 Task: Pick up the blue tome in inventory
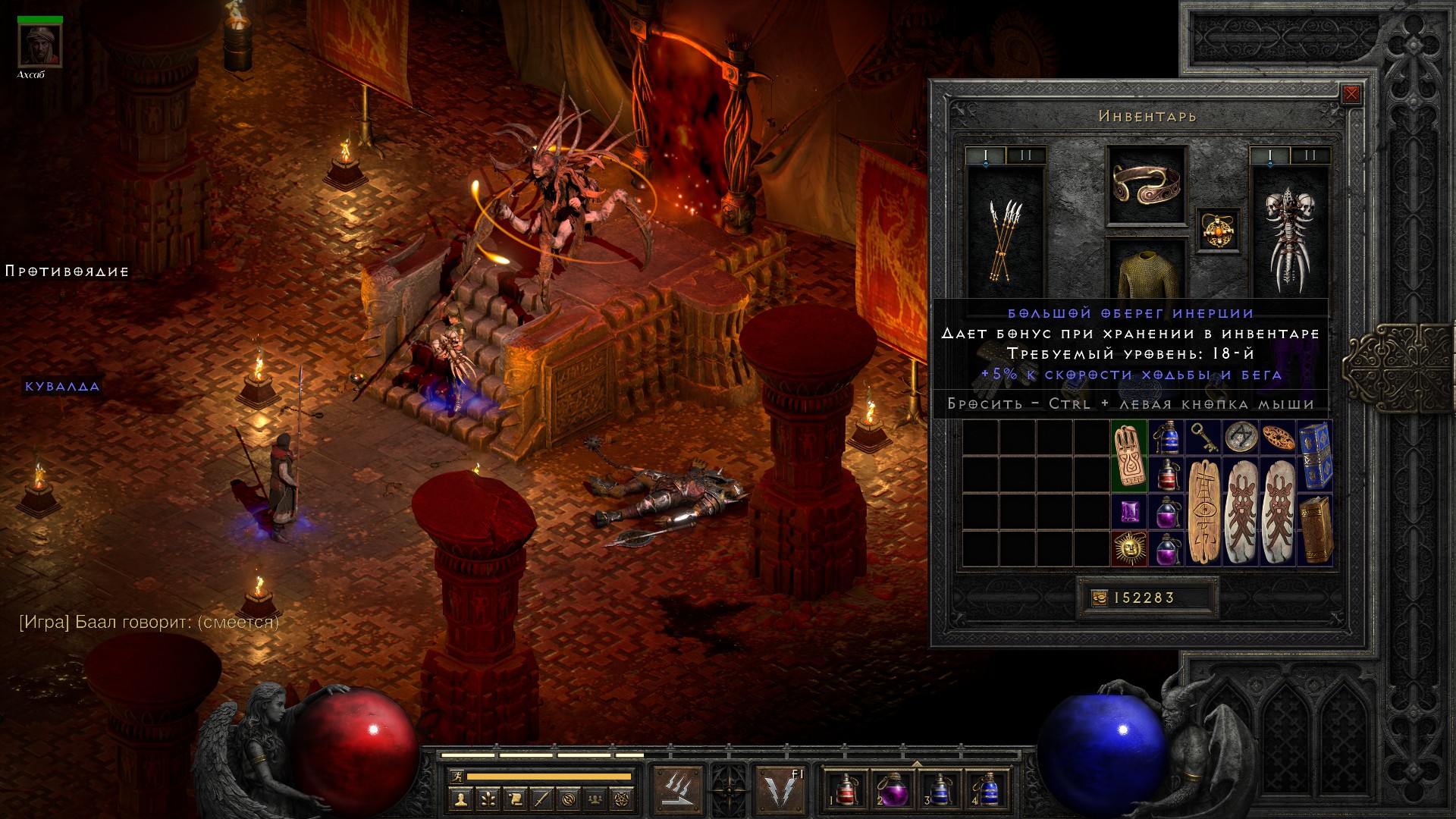click(1315, 456)
